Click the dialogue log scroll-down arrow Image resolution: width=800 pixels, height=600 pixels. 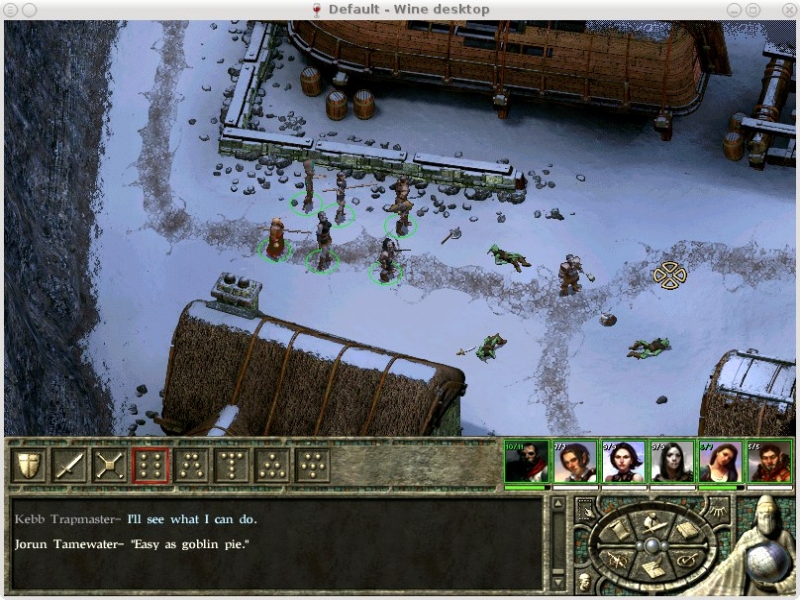click(559, 581)
